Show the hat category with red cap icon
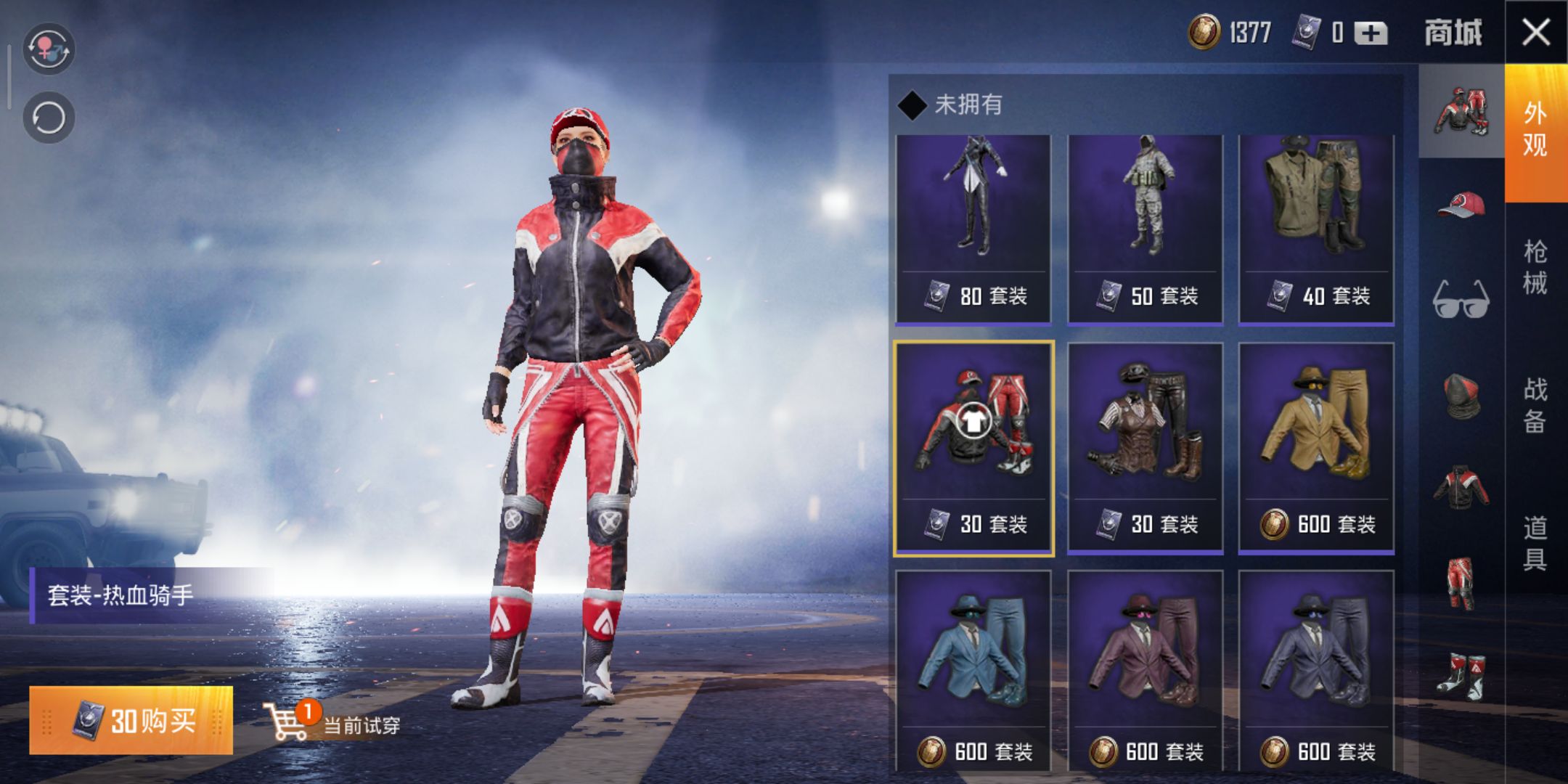Screen dimensions: 1568x784 (x=1461, y=205)
